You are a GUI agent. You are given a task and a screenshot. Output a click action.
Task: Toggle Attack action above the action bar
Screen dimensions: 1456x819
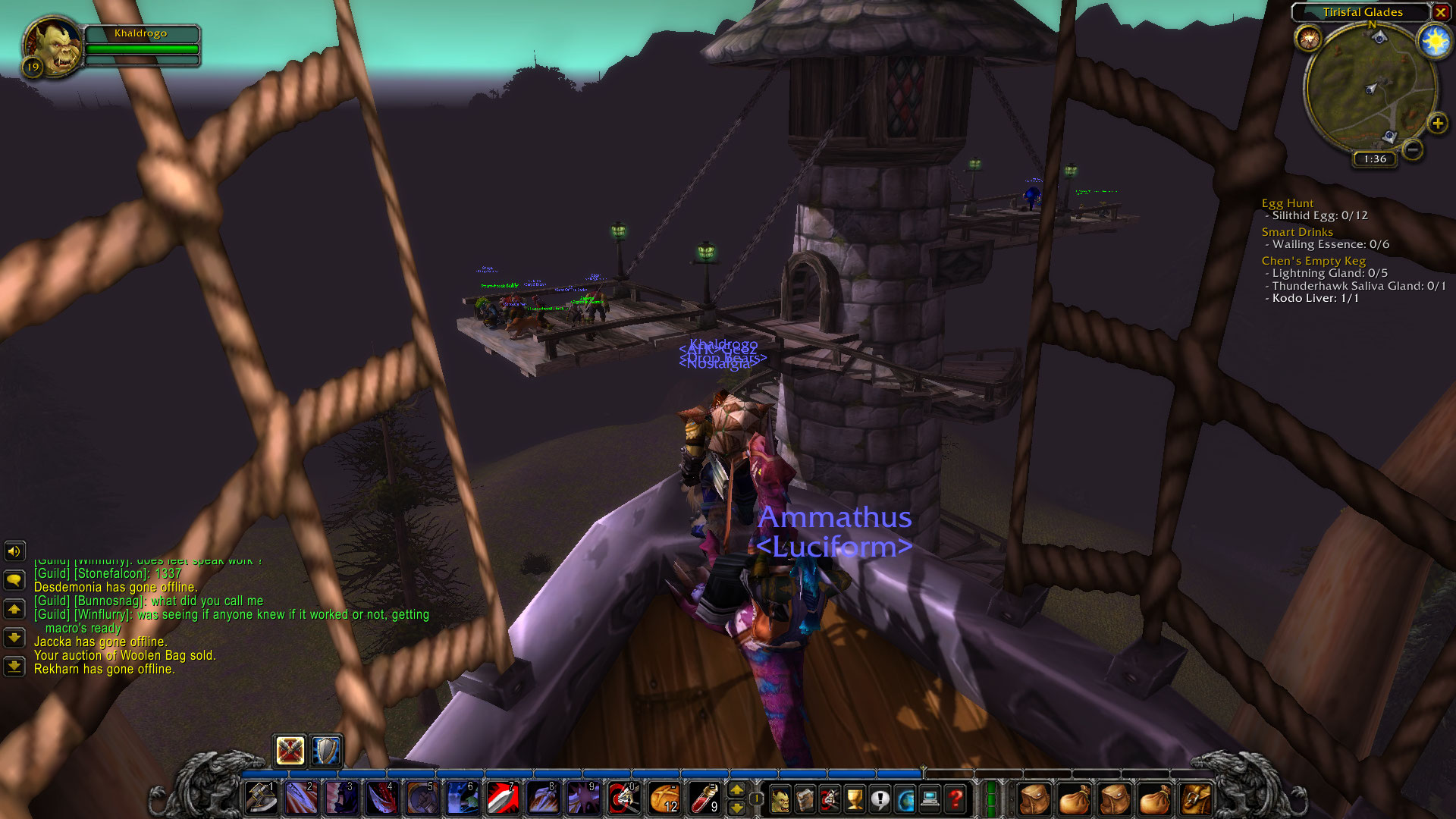[289, 751]
